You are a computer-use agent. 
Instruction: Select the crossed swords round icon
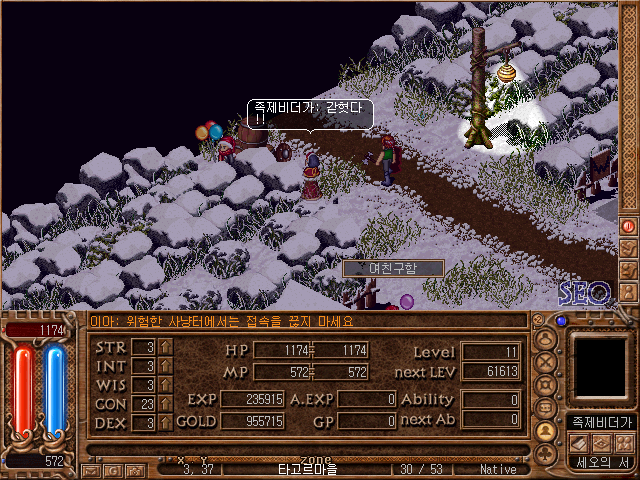pos(546,360)
